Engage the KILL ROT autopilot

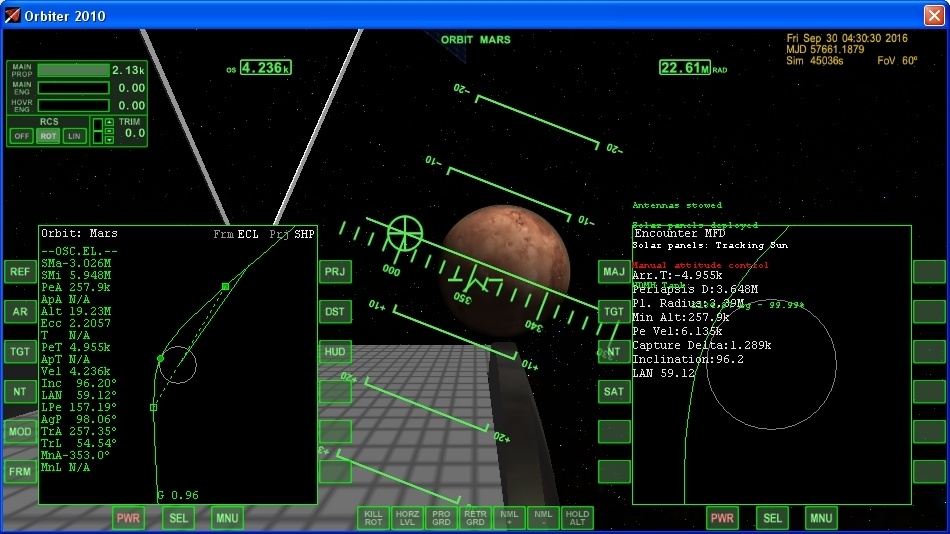tap(373, 518)
